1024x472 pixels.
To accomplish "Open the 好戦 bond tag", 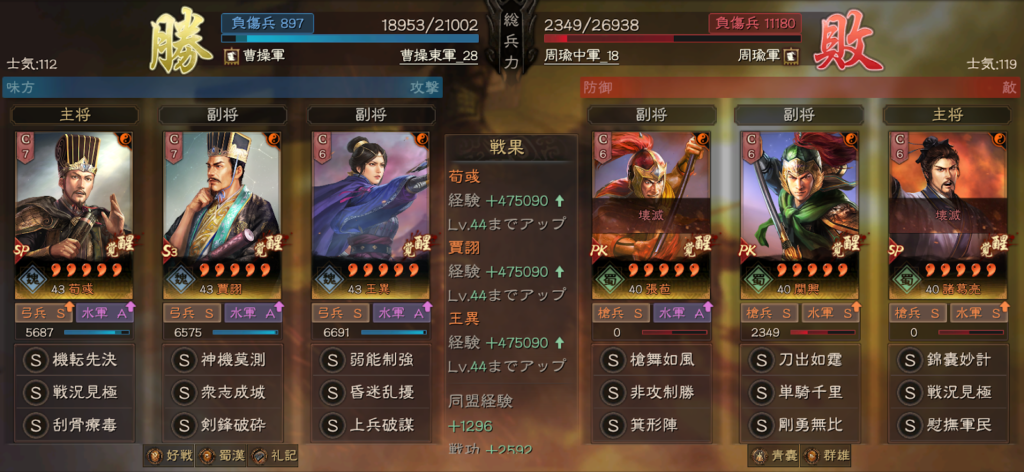I will click(167, 456).
